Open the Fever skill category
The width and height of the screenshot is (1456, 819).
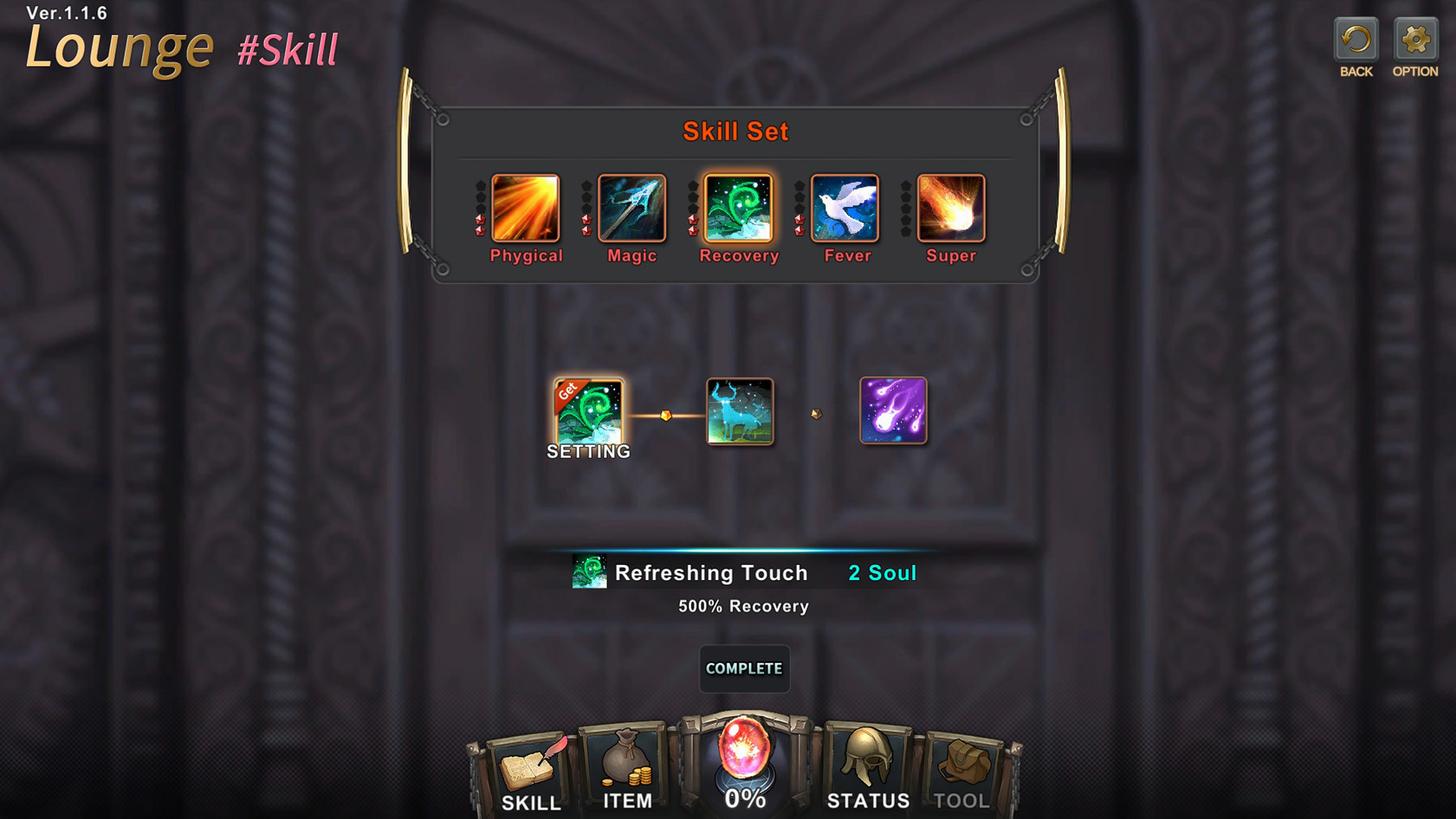(x=845, y=206)
